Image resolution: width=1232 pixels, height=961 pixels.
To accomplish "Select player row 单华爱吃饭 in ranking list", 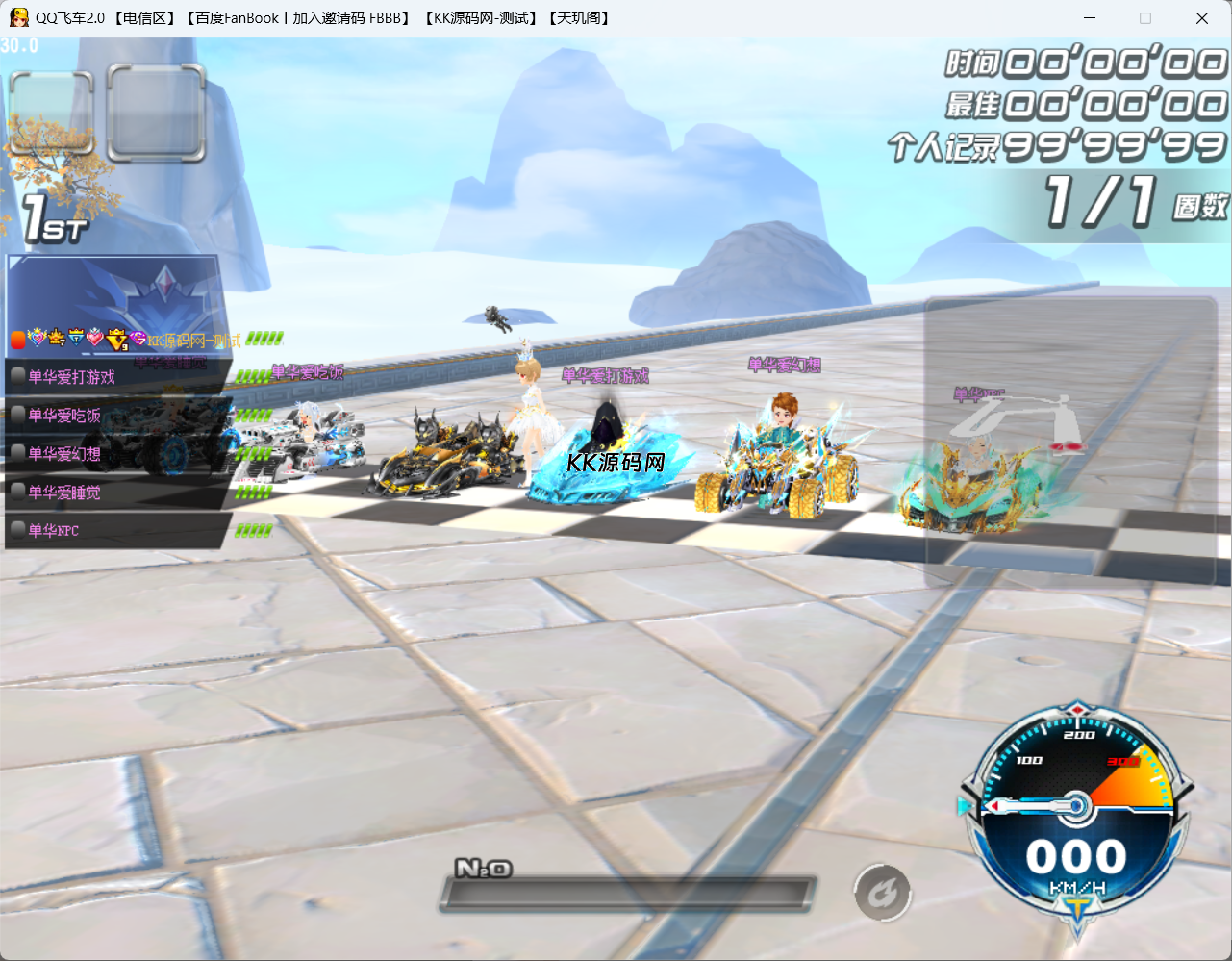I will click(115, 416).
